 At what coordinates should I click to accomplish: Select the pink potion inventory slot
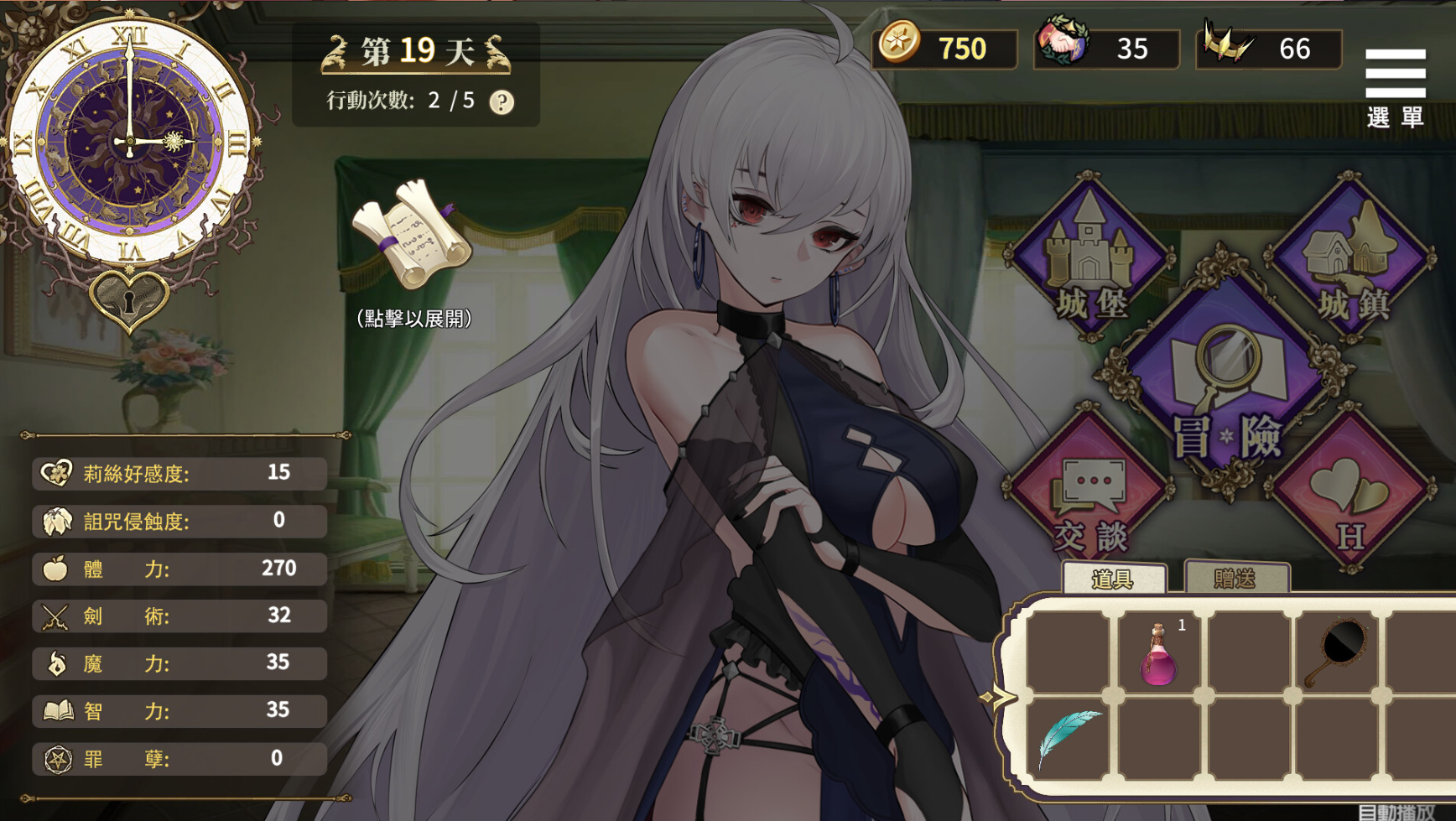coord(1159,655)
